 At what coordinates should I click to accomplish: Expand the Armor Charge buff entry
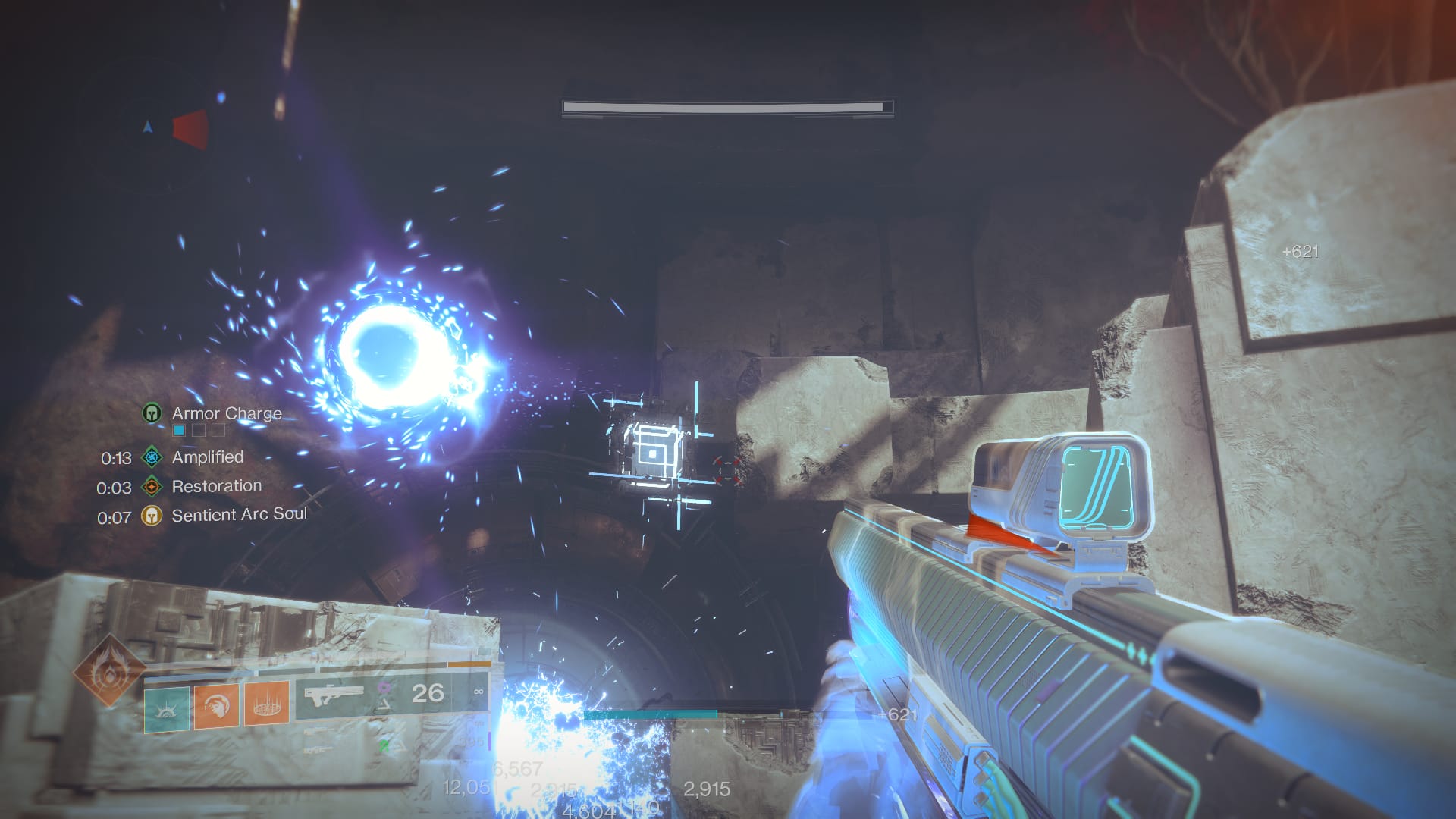click(x=227, y=414)
